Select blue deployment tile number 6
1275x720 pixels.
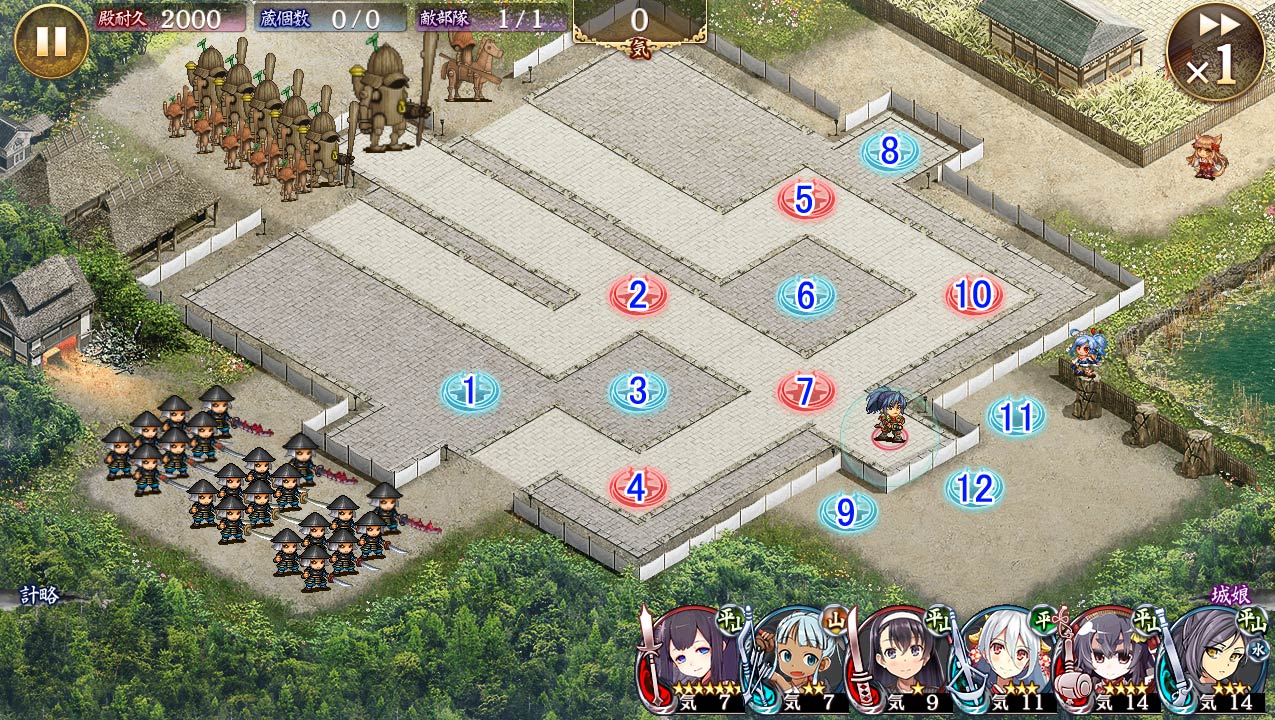pos(806,295)
